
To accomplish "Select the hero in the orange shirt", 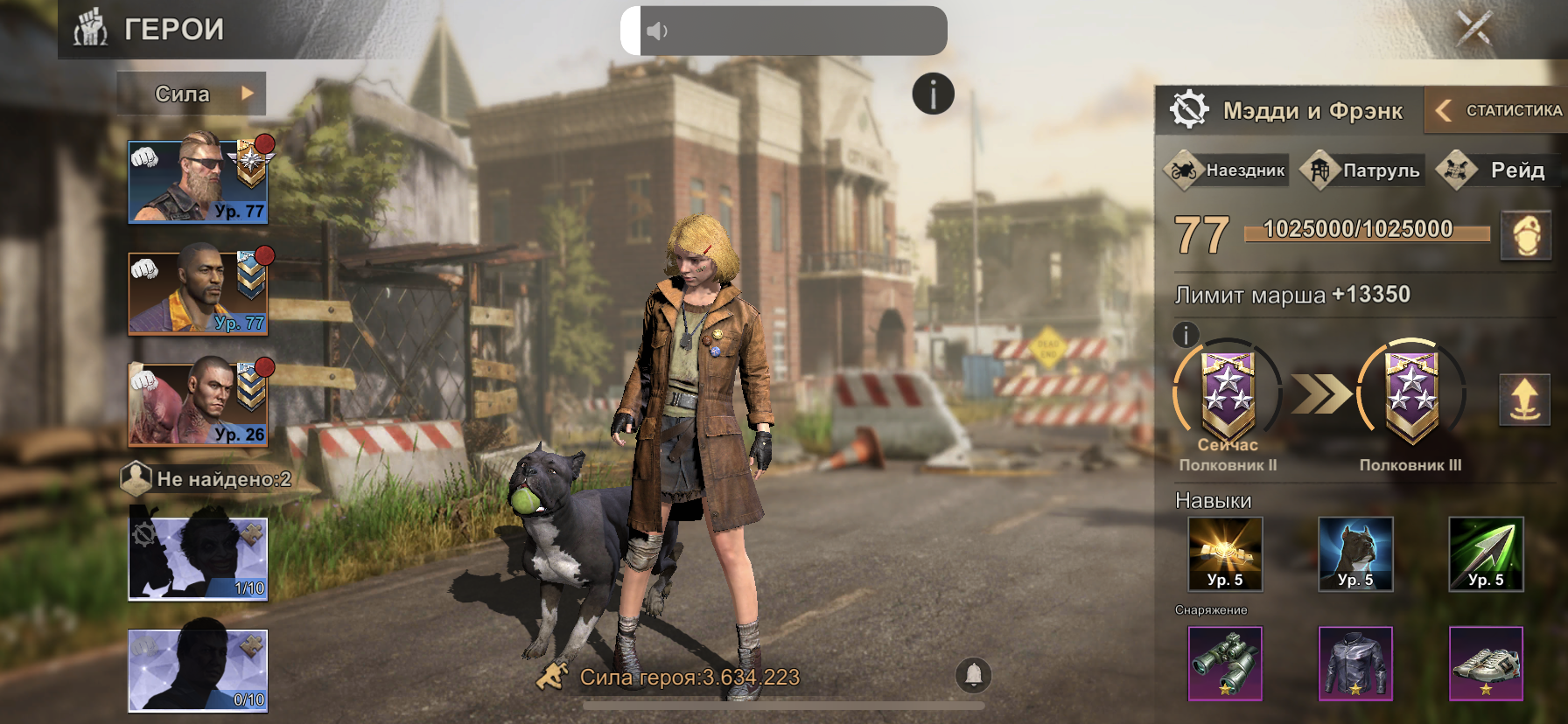I will click(x=198, y=292).
